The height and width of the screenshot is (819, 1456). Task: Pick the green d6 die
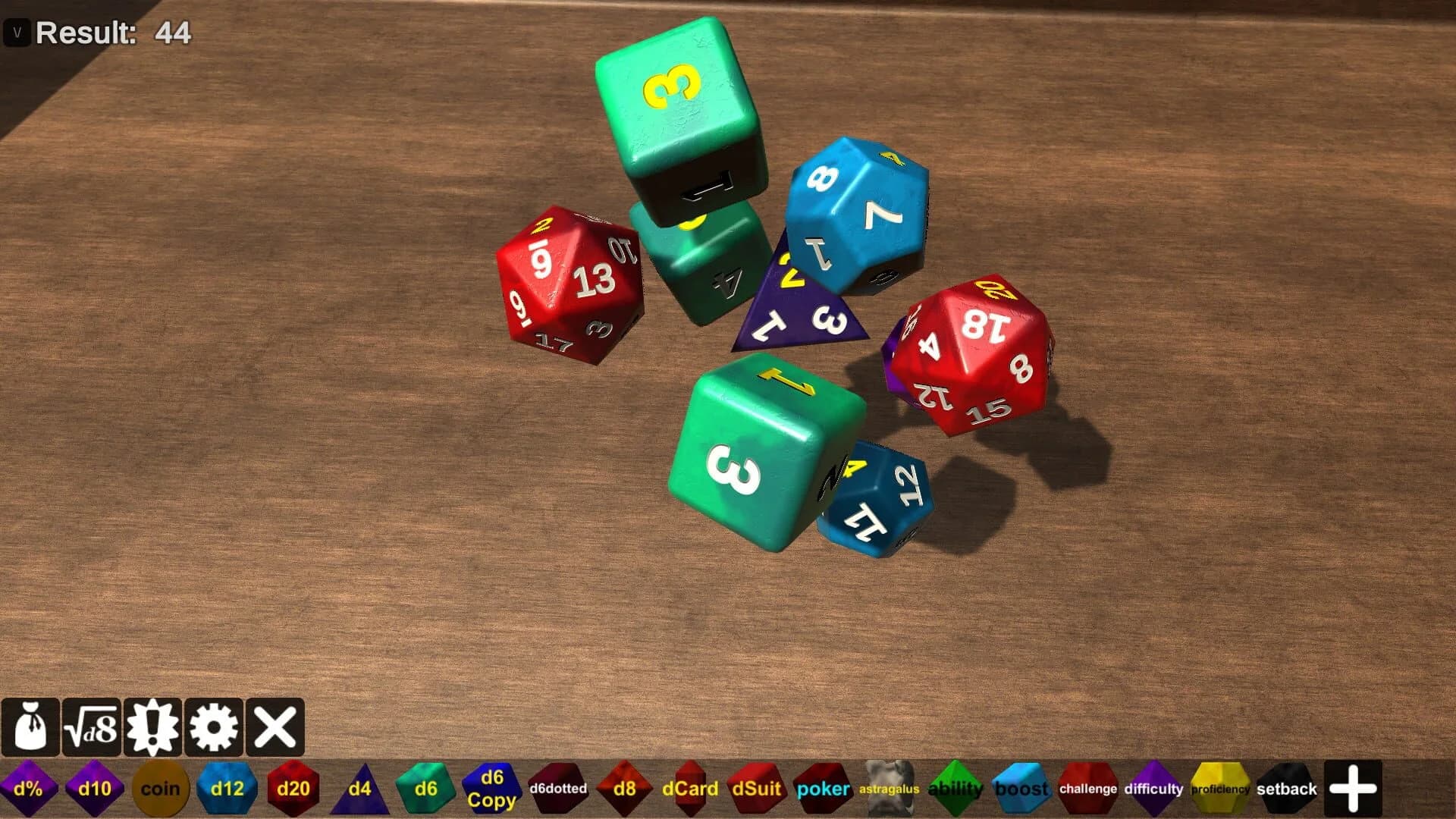point(425,789)
